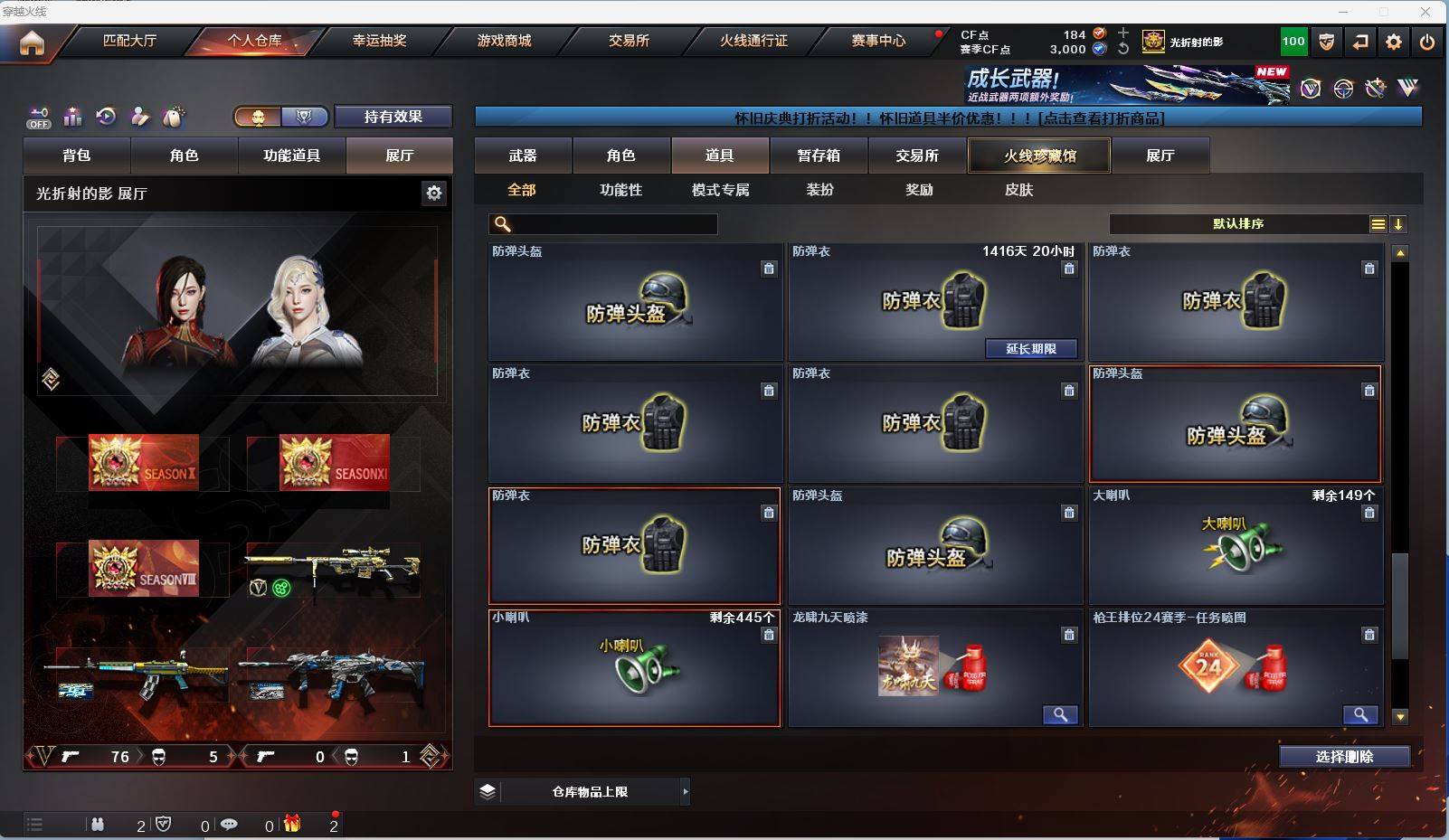Filter items by 功能性 category
1449x840 pixels.
pyautogui.click(x=620, y=190)
